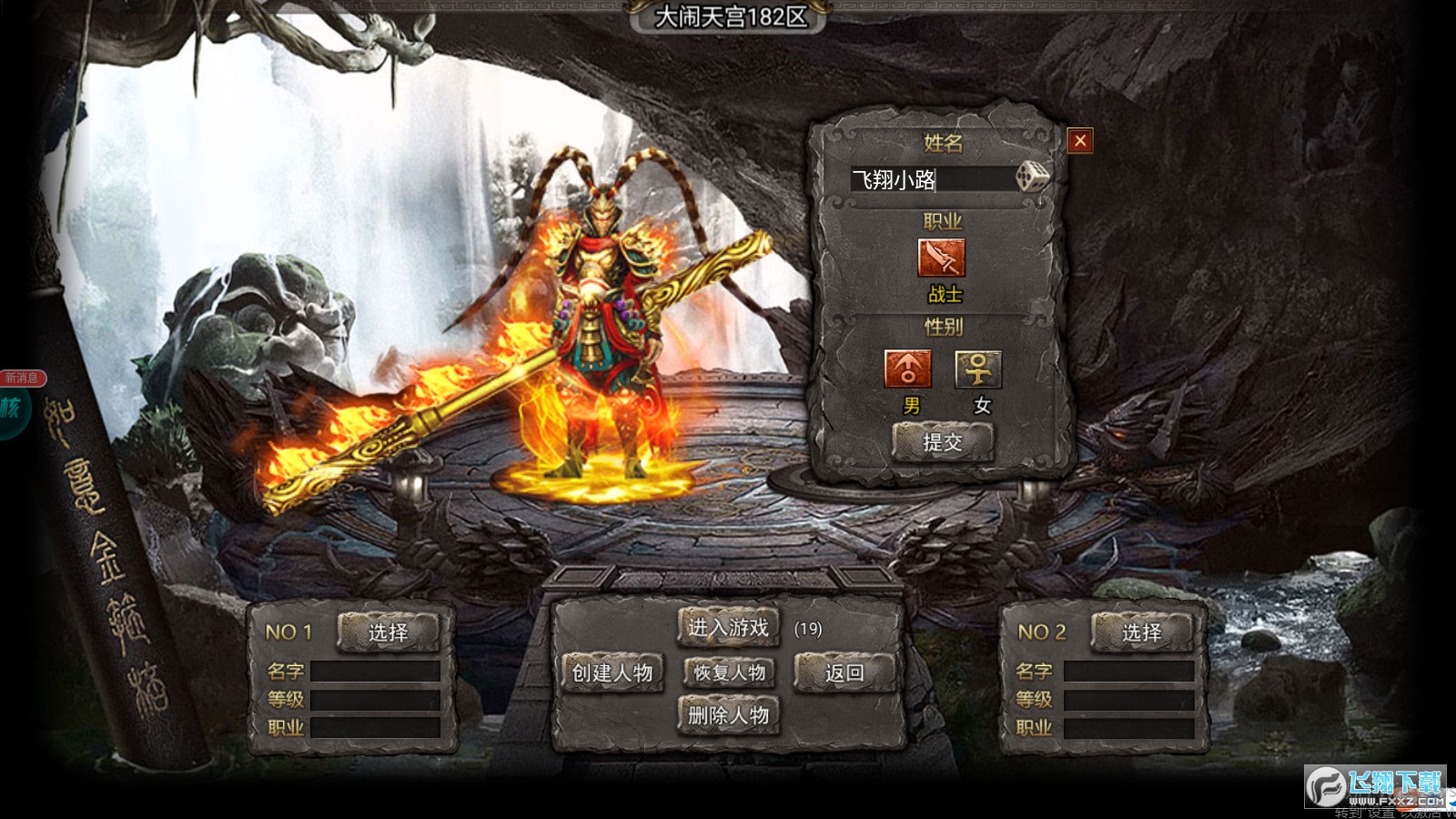
Task: Choose the 男 male gender option
Action: point(907,369)
